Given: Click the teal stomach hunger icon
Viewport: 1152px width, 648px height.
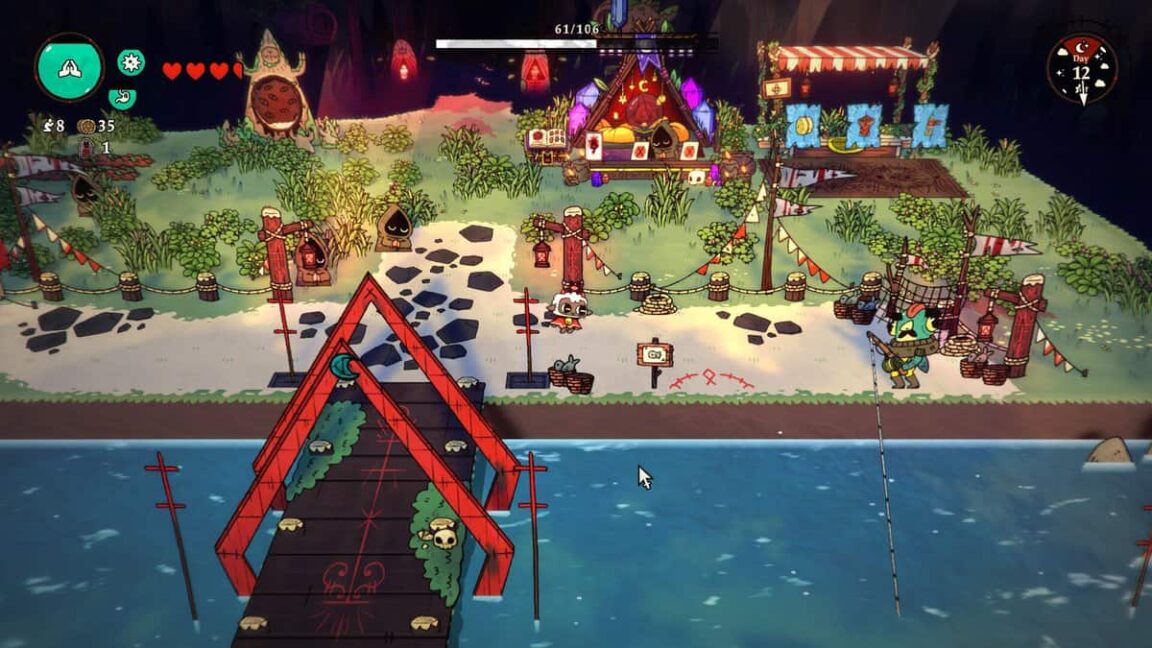Looking at the screenshot, I should 121,97.
